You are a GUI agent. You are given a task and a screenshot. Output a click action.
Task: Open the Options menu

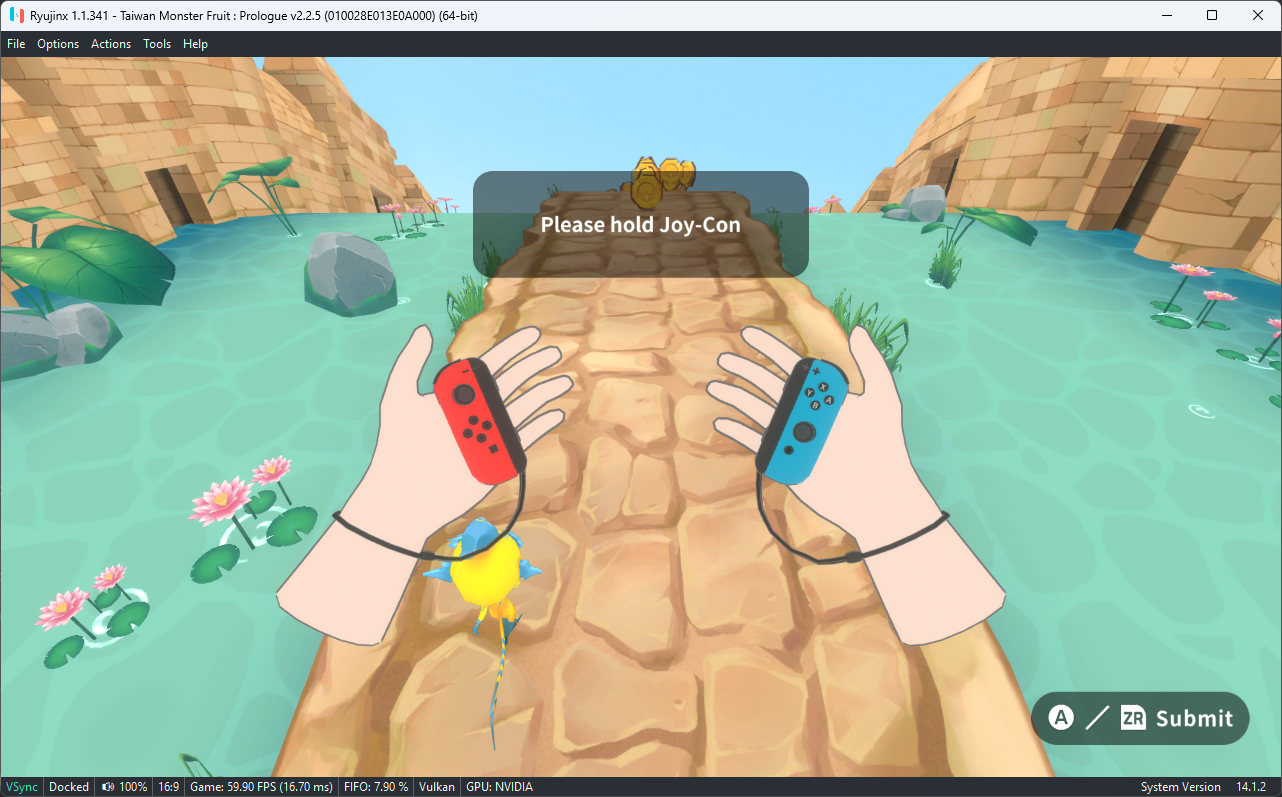[58, 43]
